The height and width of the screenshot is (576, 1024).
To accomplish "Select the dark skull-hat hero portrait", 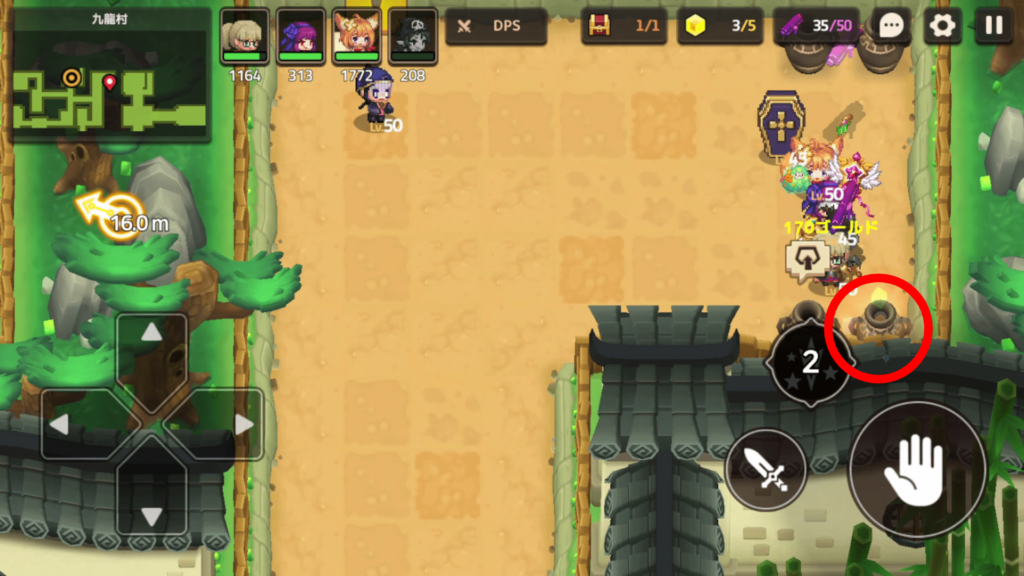I will pyautogui.click(x=413, y=36).
